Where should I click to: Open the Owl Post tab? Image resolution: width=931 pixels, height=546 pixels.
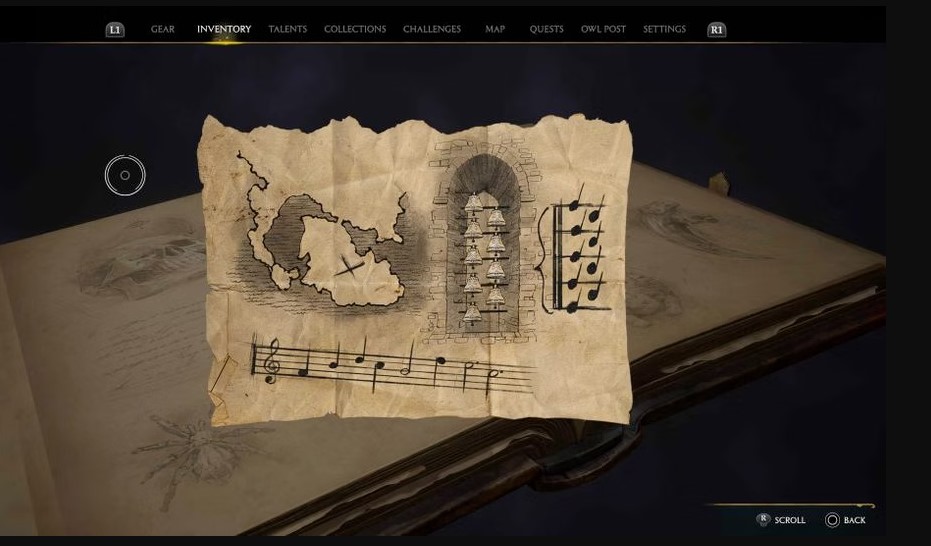tap(603, 29)
